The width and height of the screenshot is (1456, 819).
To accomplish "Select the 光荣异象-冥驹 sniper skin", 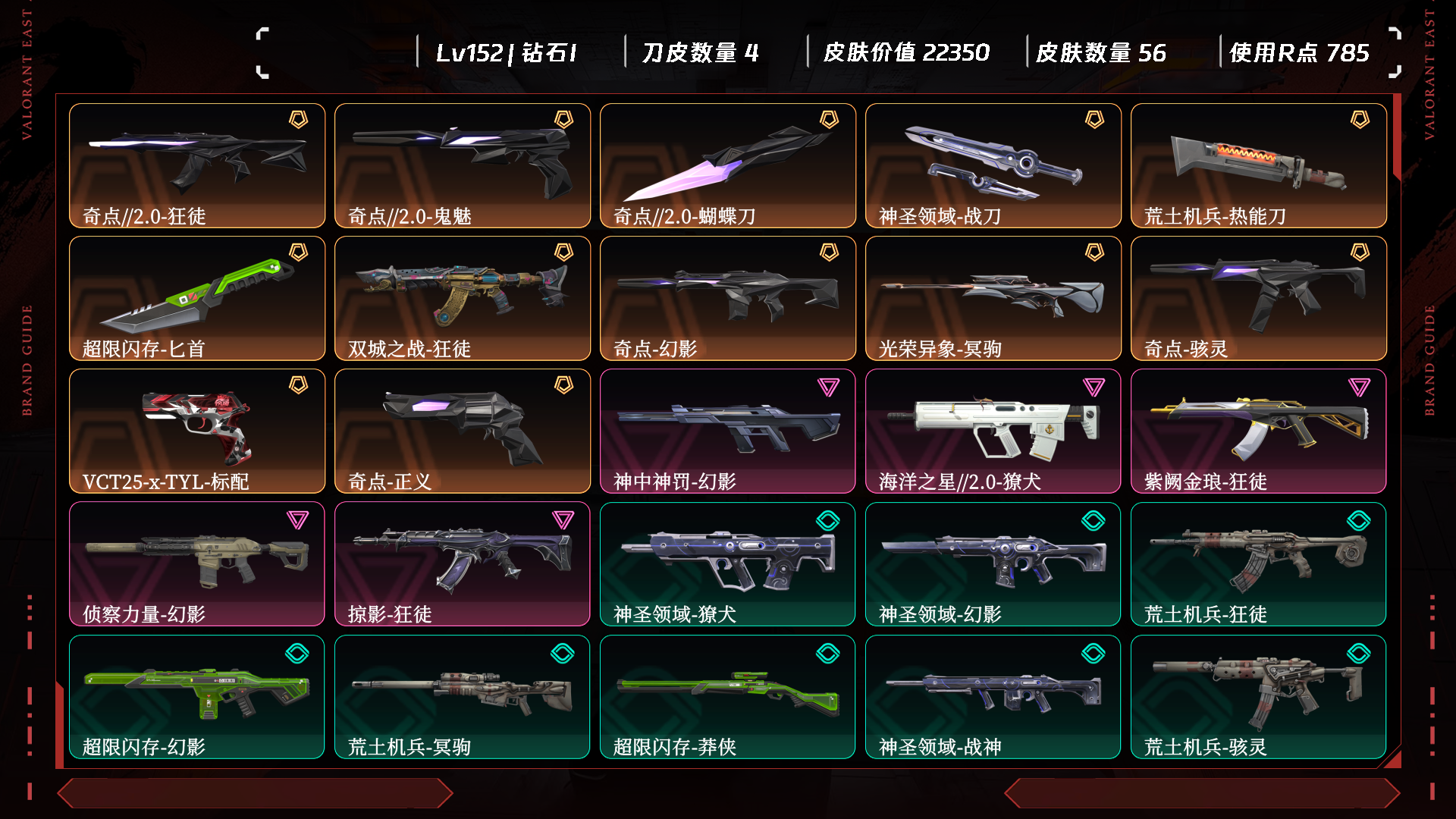I will 993,298.
